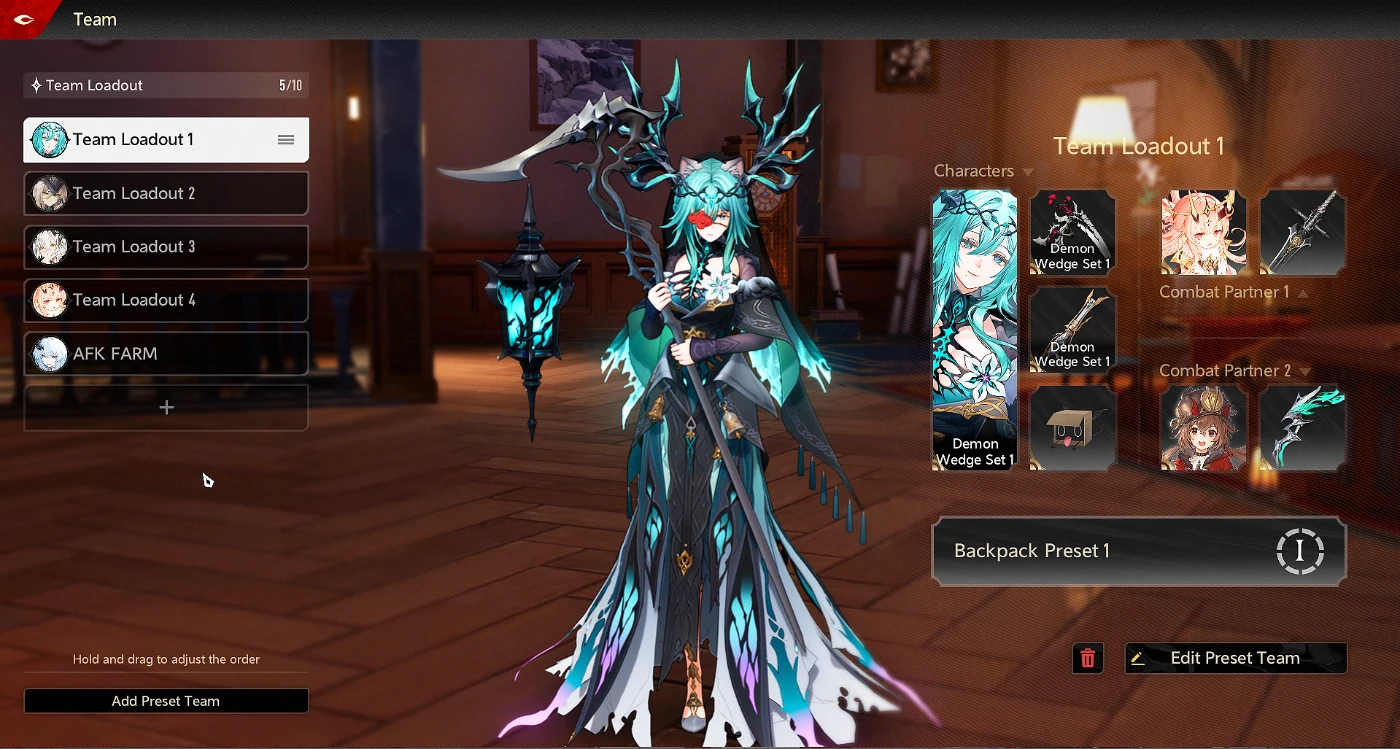Screen dimensions: 1400x749
Task: Click the Add Preset Team button
Action: point(166,701)
